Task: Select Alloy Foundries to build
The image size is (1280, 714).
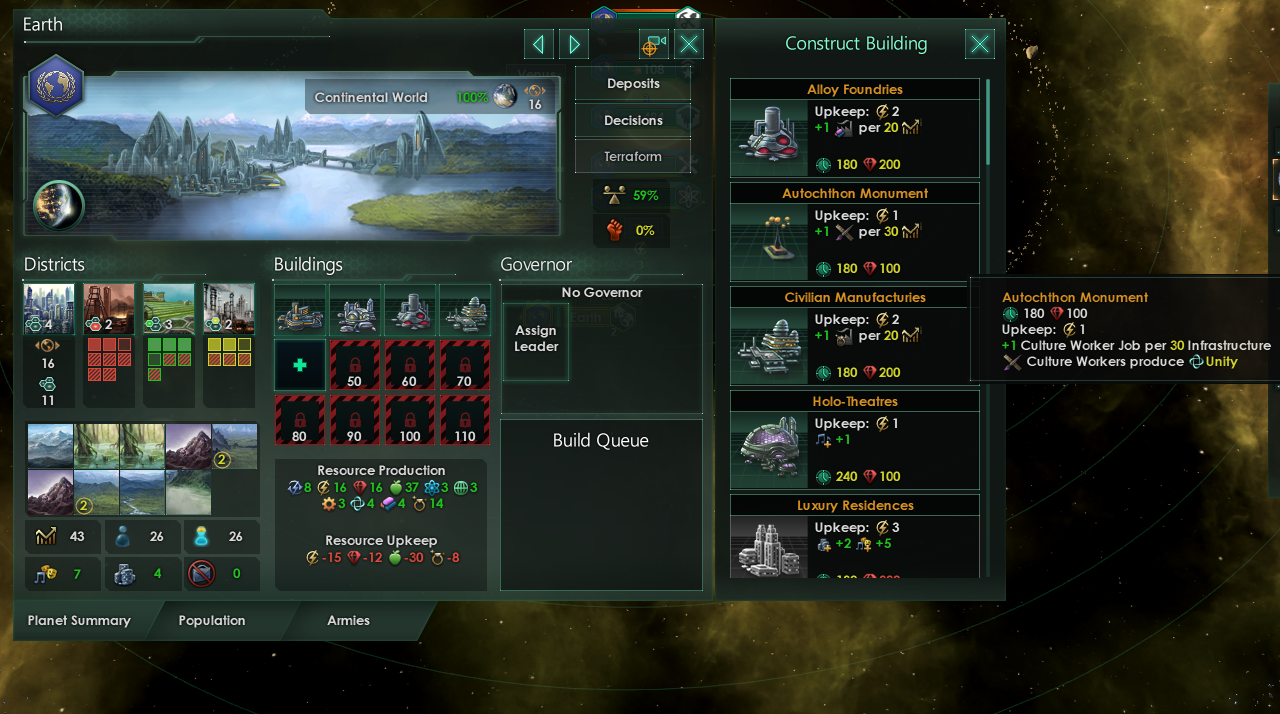Action: [855, 128]
